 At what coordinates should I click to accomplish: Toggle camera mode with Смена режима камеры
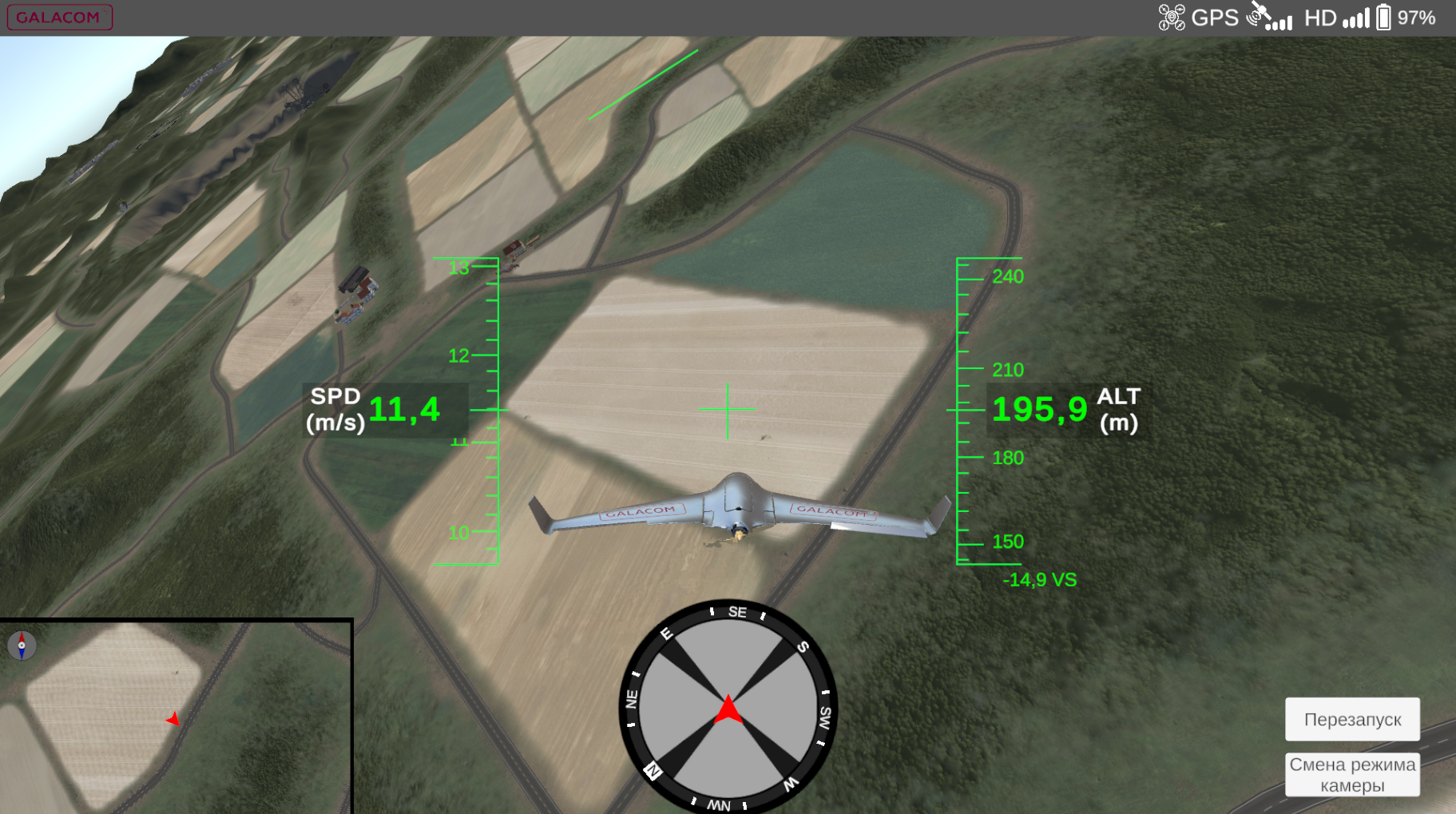pos(1351,774)
